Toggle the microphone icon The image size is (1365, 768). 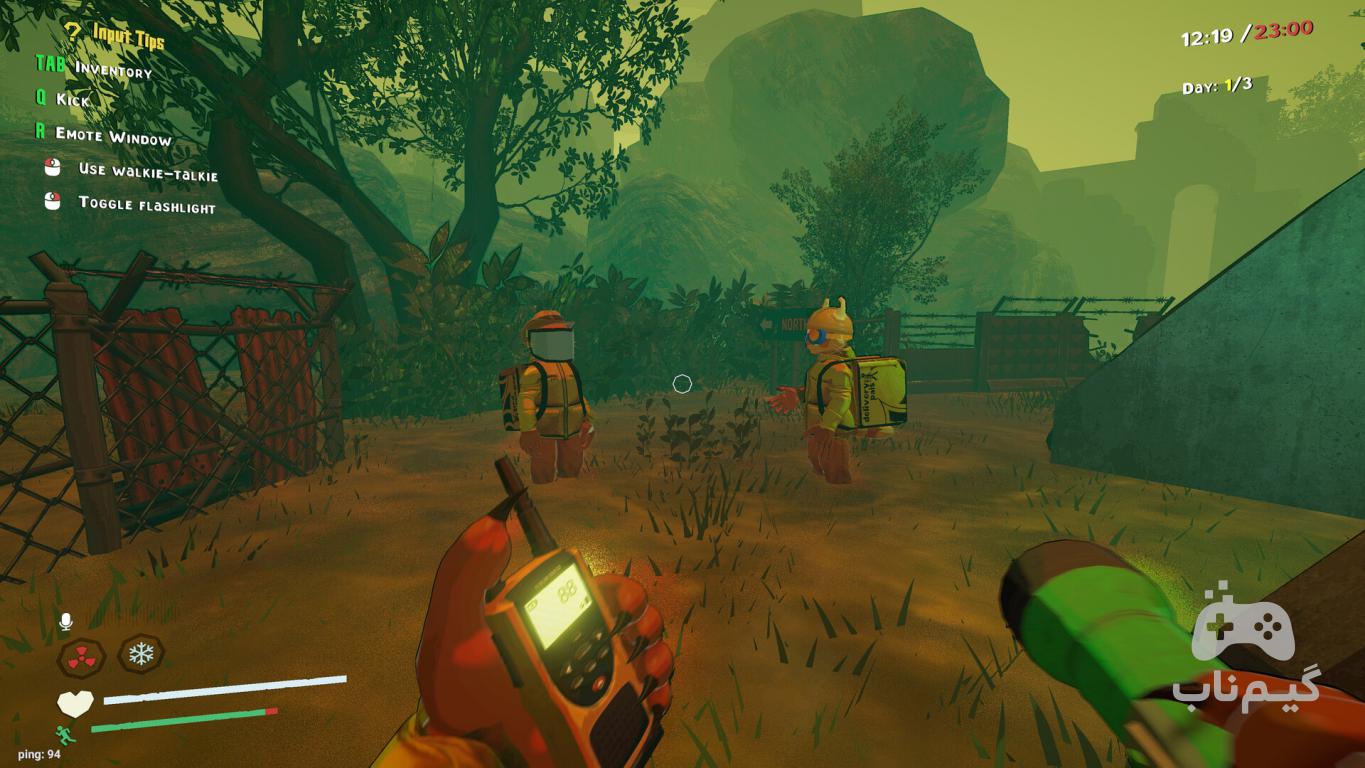66,622
